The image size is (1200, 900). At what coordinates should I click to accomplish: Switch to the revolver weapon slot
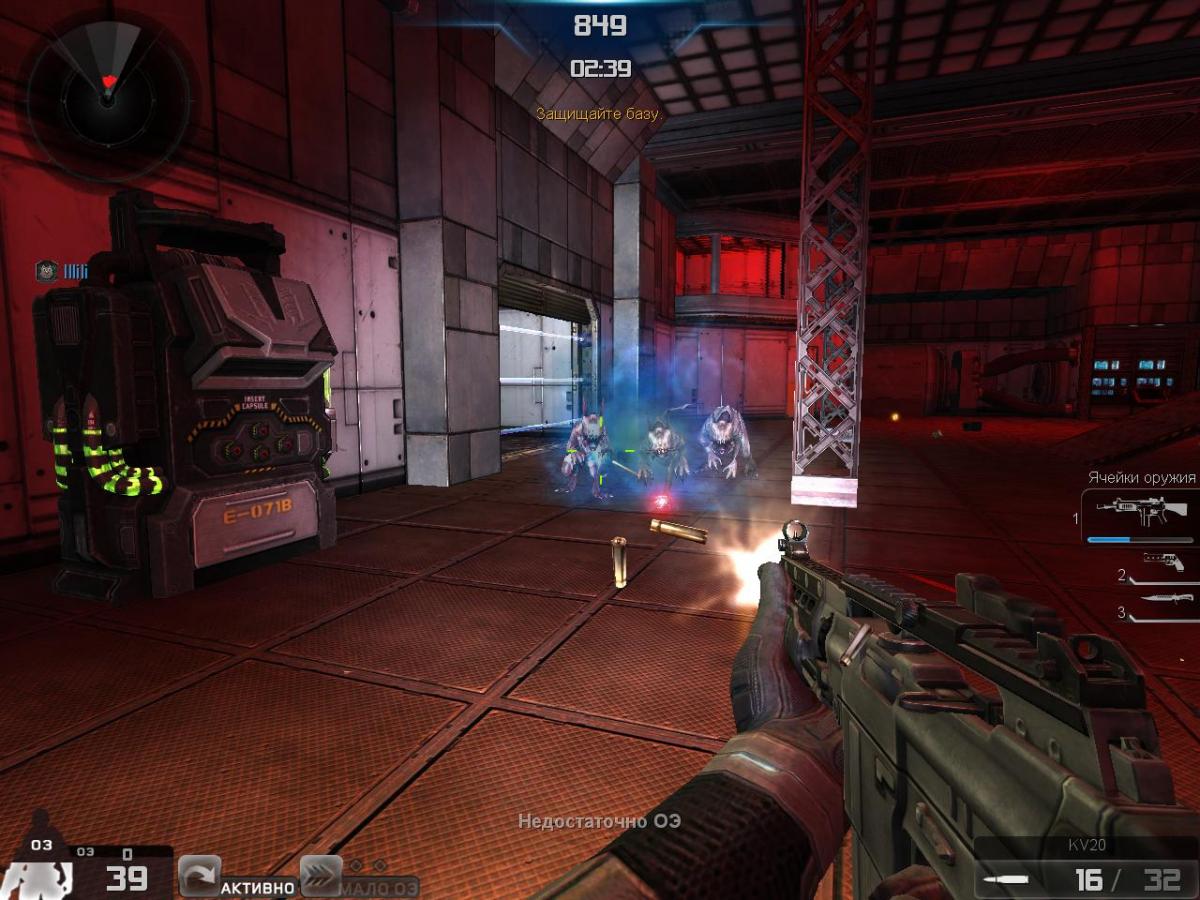click(1164, 562)
